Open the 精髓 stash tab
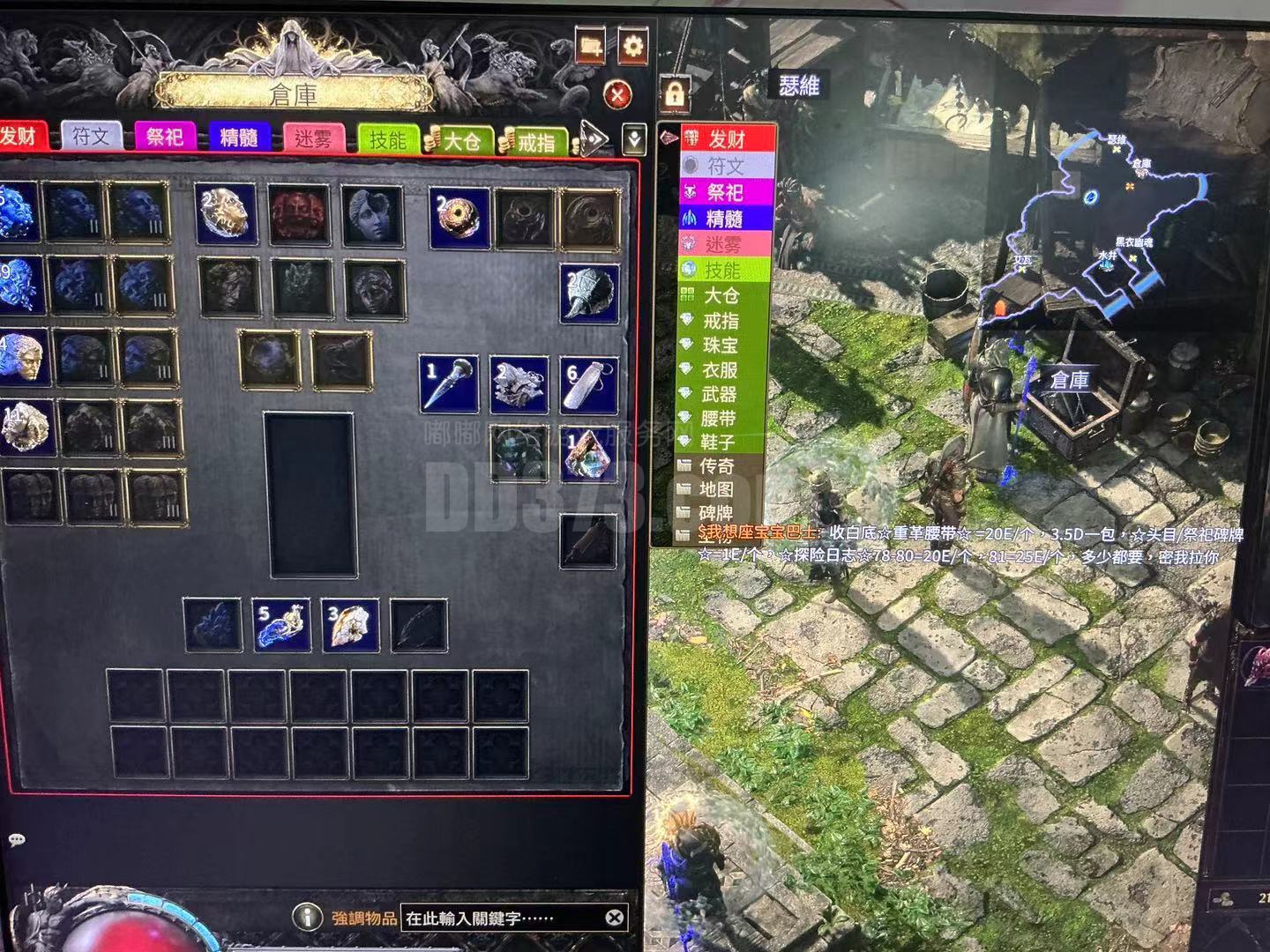The width and height of the screenshot is (1270, 952). pos(238,138)
